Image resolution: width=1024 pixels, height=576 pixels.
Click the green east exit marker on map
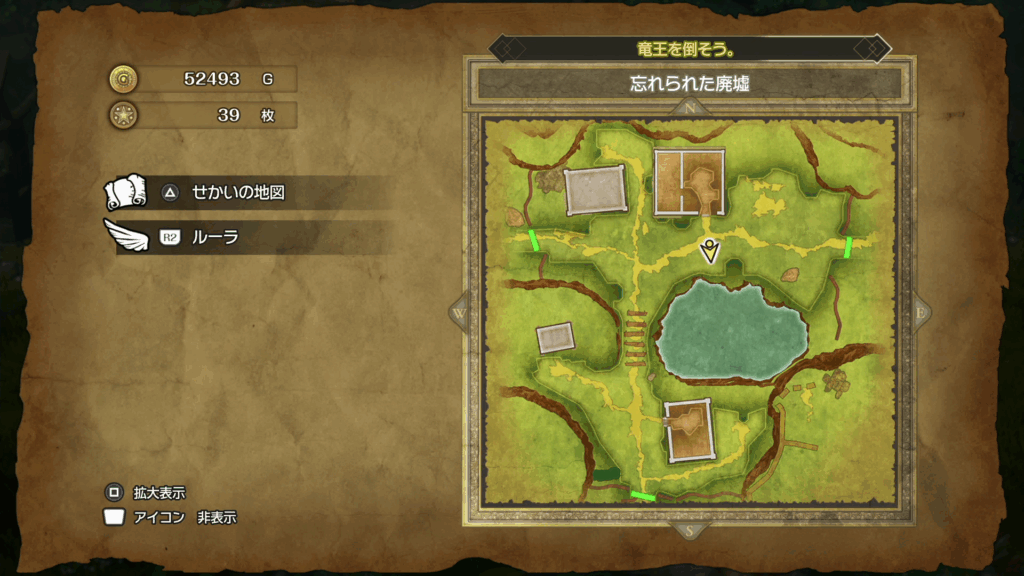pos(848,247)
